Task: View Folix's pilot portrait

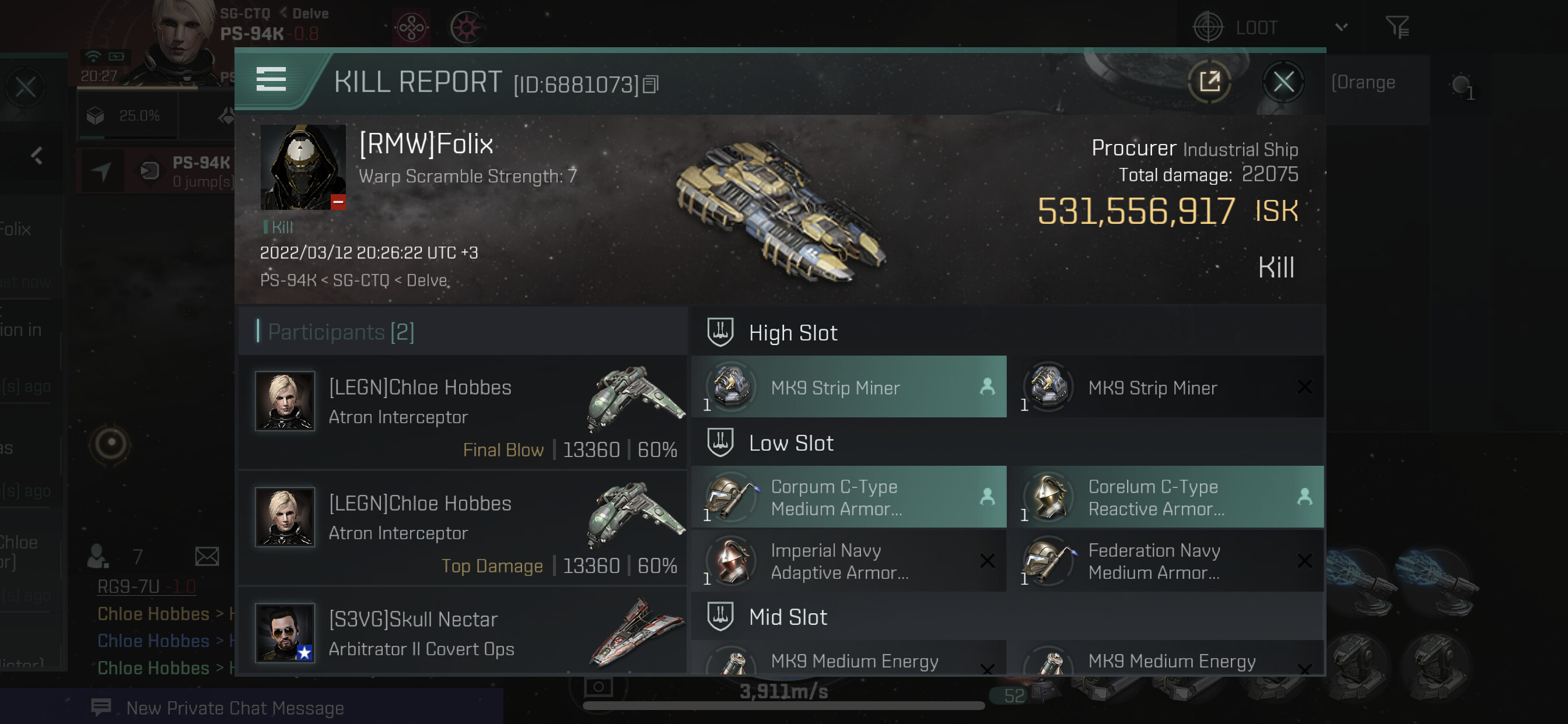Action: point(303,167)
